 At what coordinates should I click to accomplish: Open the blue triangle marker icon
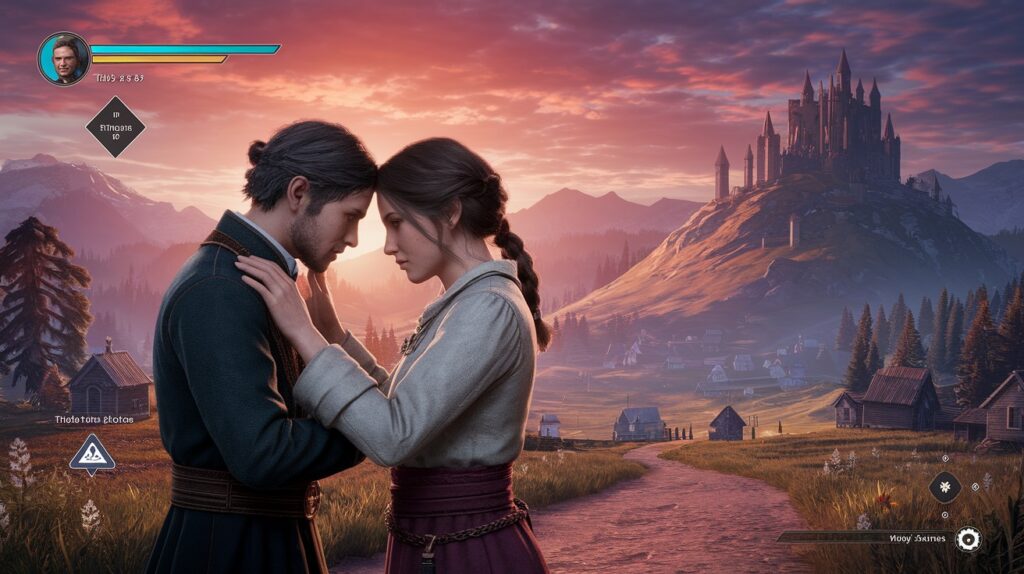[92, 455]
